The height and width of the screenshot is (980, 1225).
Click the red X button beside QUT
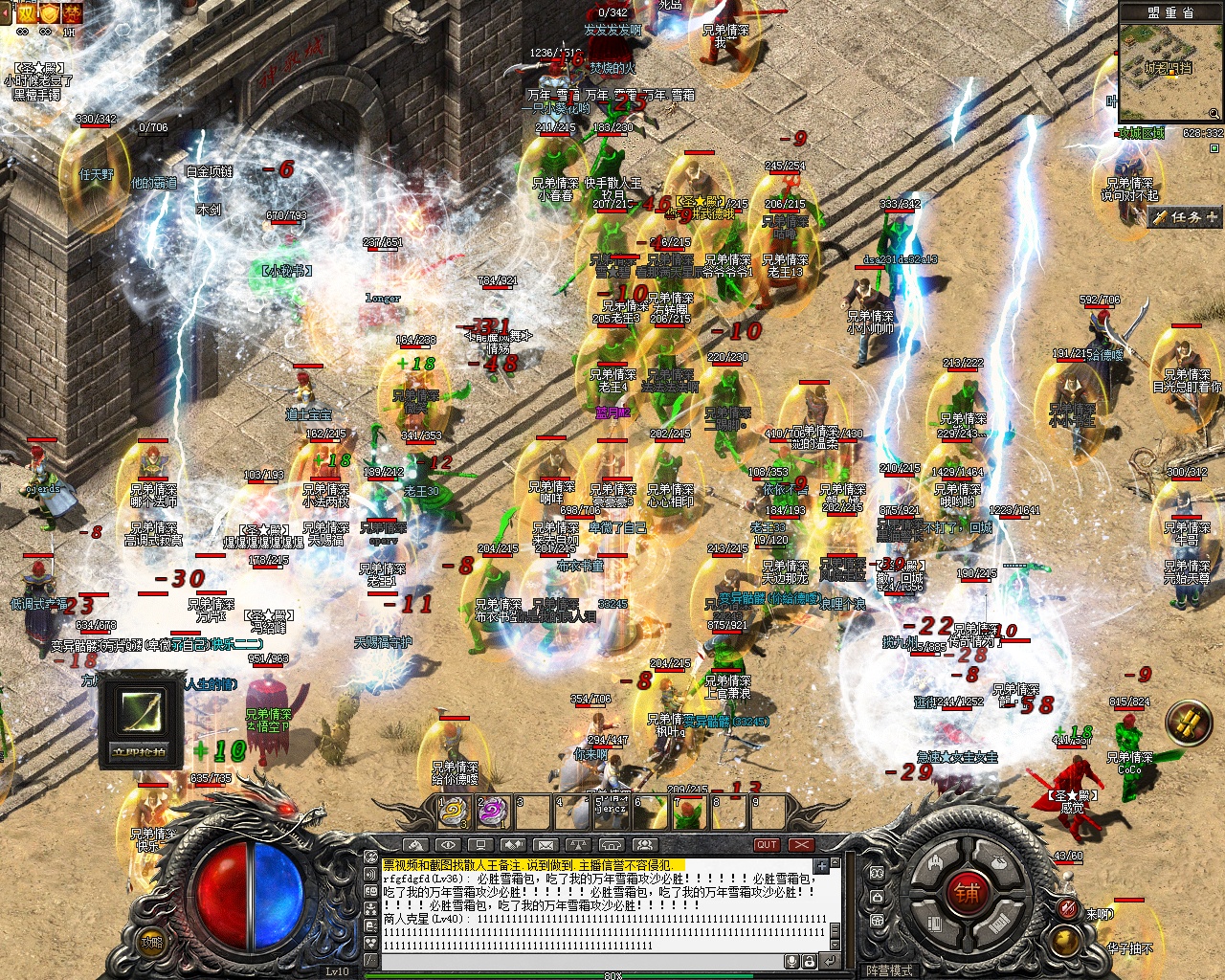click(801, 845)
